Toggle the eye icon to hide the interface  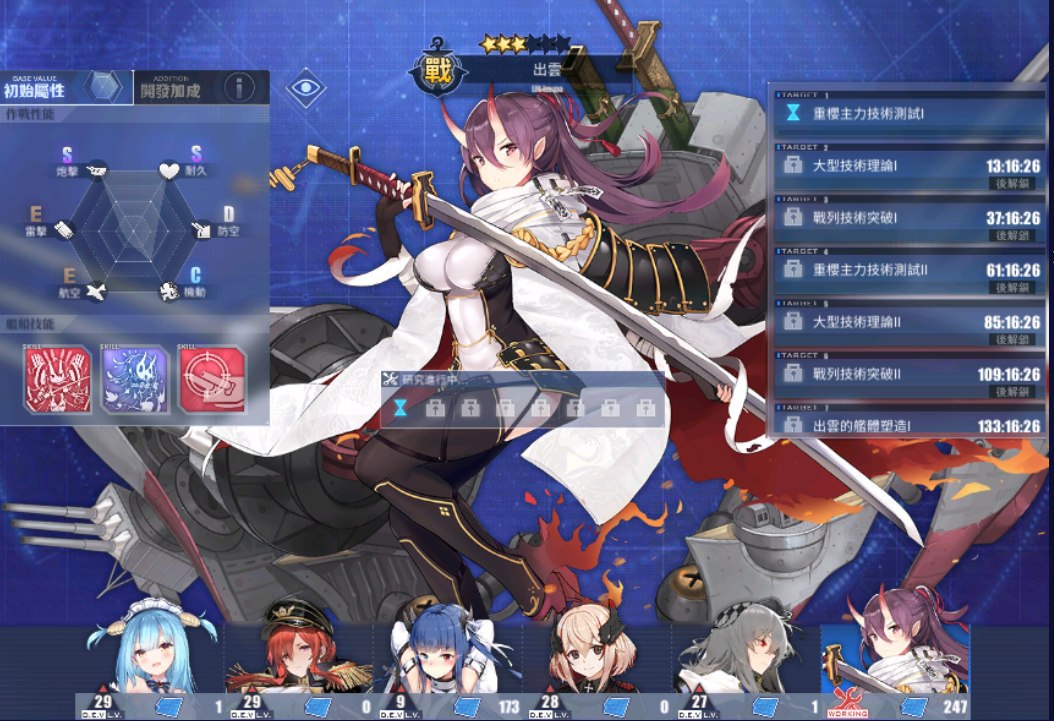pyautogui.click(x=306, y=88)
